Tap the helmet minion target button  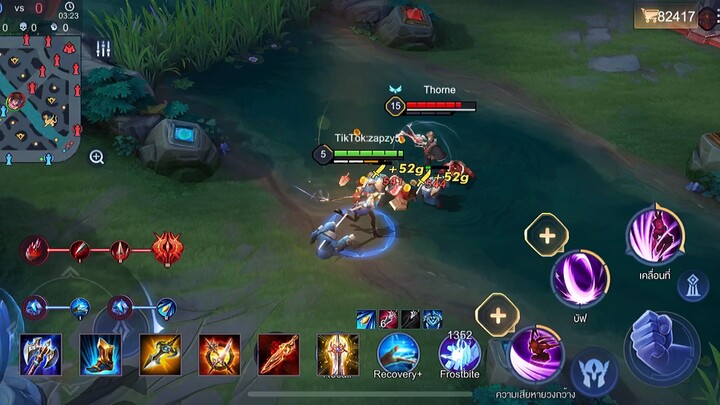593,372
